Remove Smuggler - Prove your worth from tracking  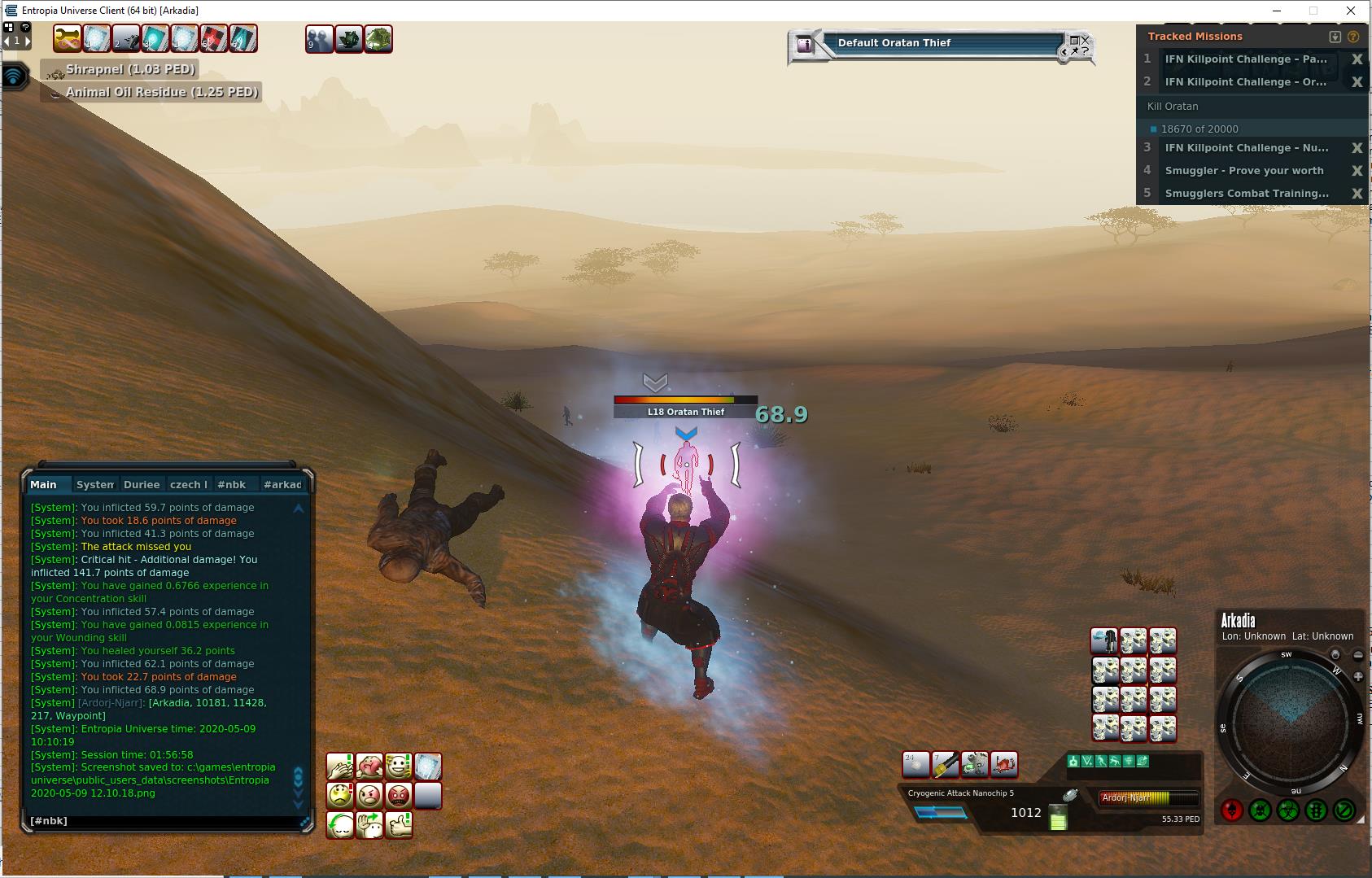pyautogui.click(x=1357, y=171)
